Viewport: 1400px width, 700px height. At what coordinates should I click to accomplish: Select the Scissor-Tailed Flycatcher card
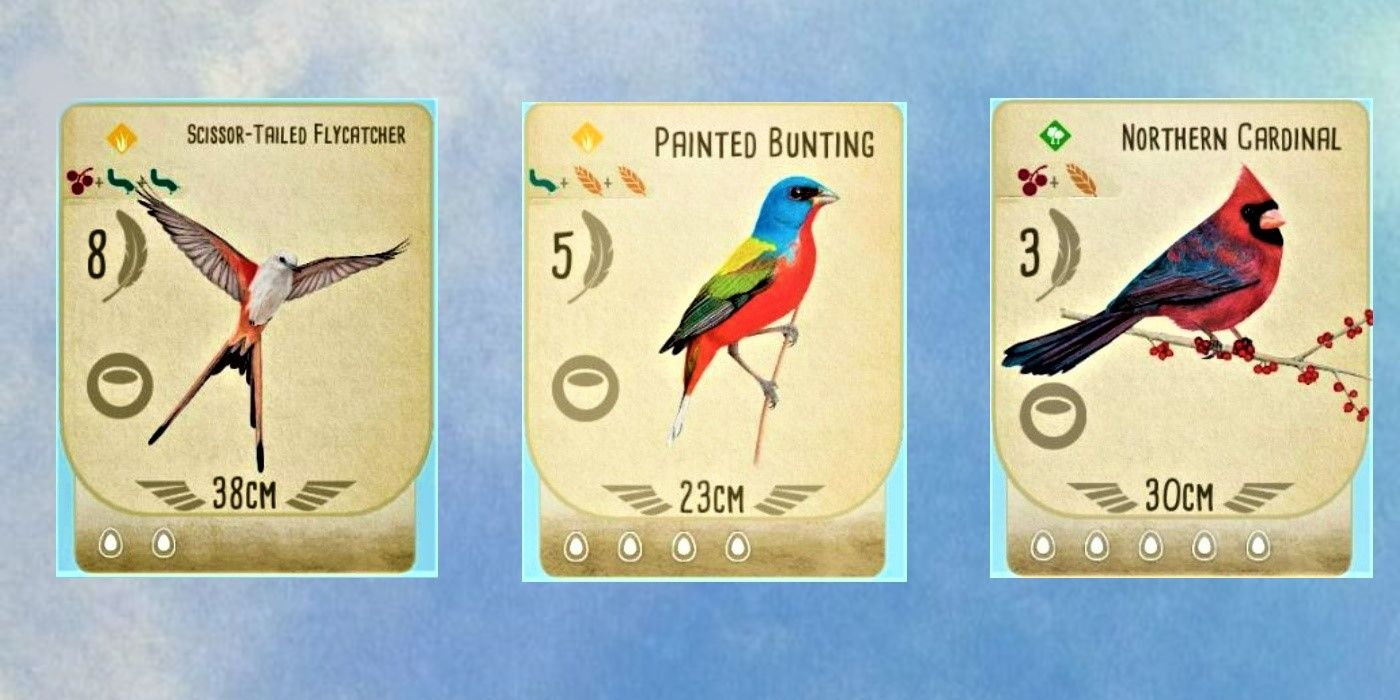246,338
